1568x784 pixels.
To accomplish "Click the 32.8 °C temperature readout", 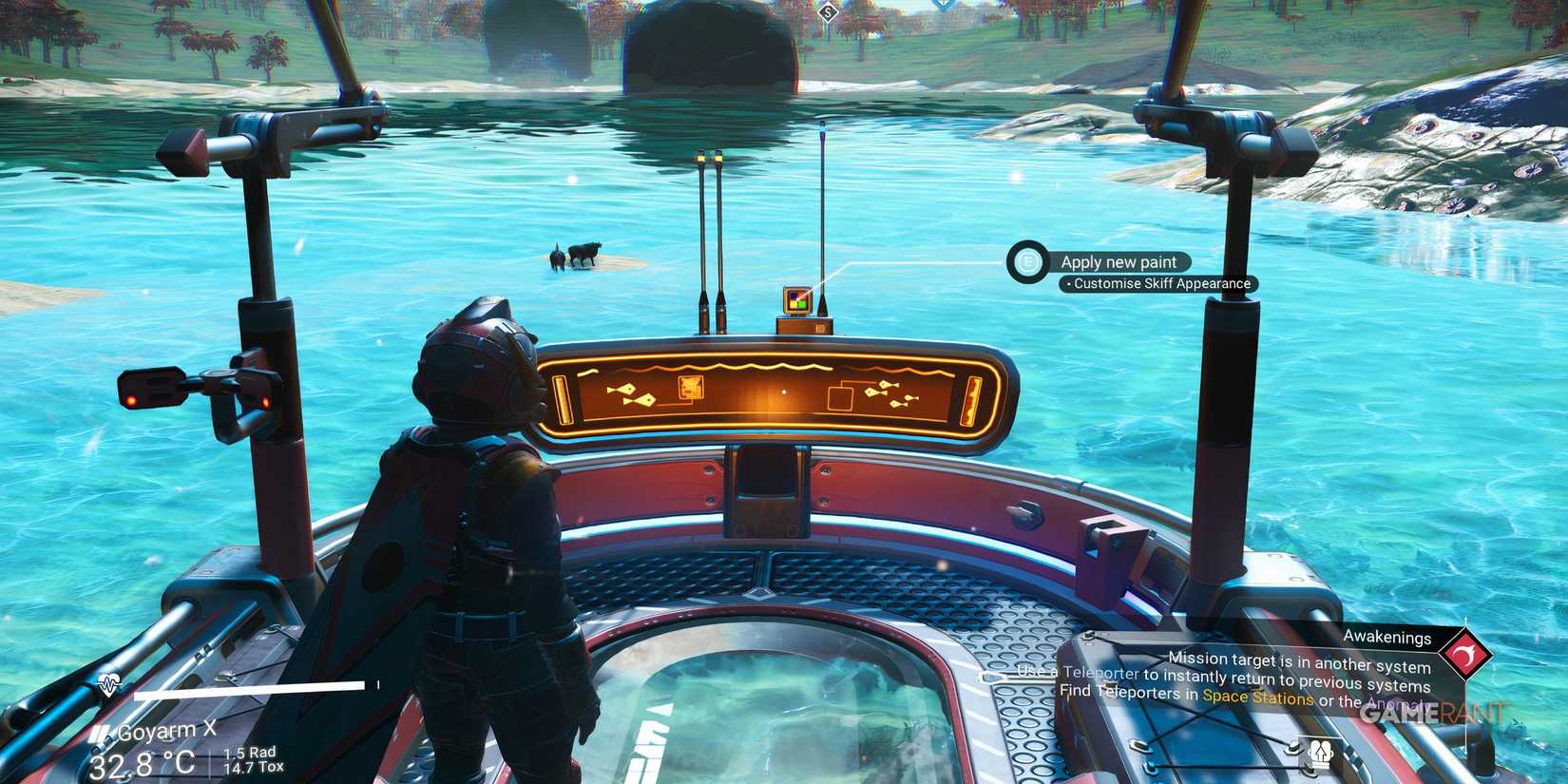I will (143, 760).
